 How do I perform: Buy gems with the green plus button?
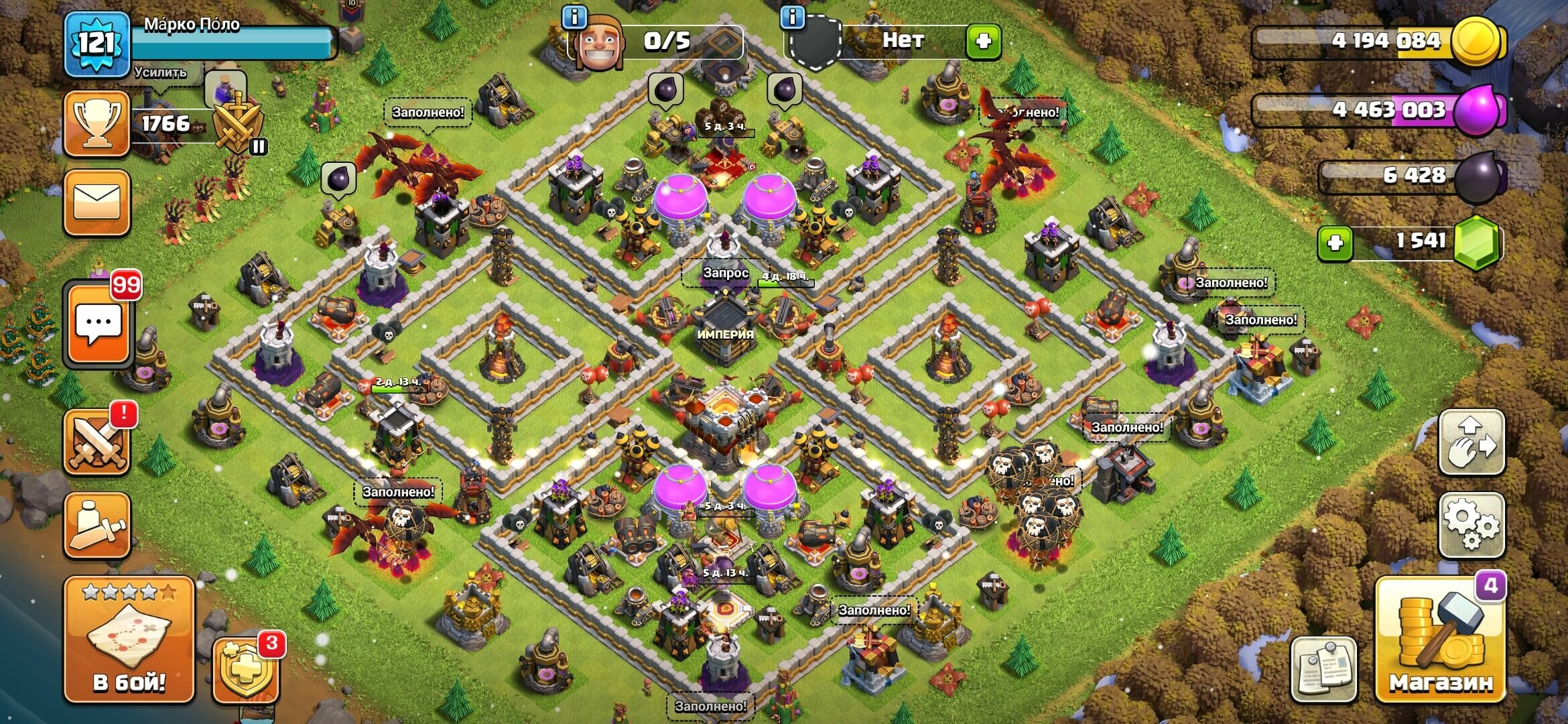(x=1335, y=243)
